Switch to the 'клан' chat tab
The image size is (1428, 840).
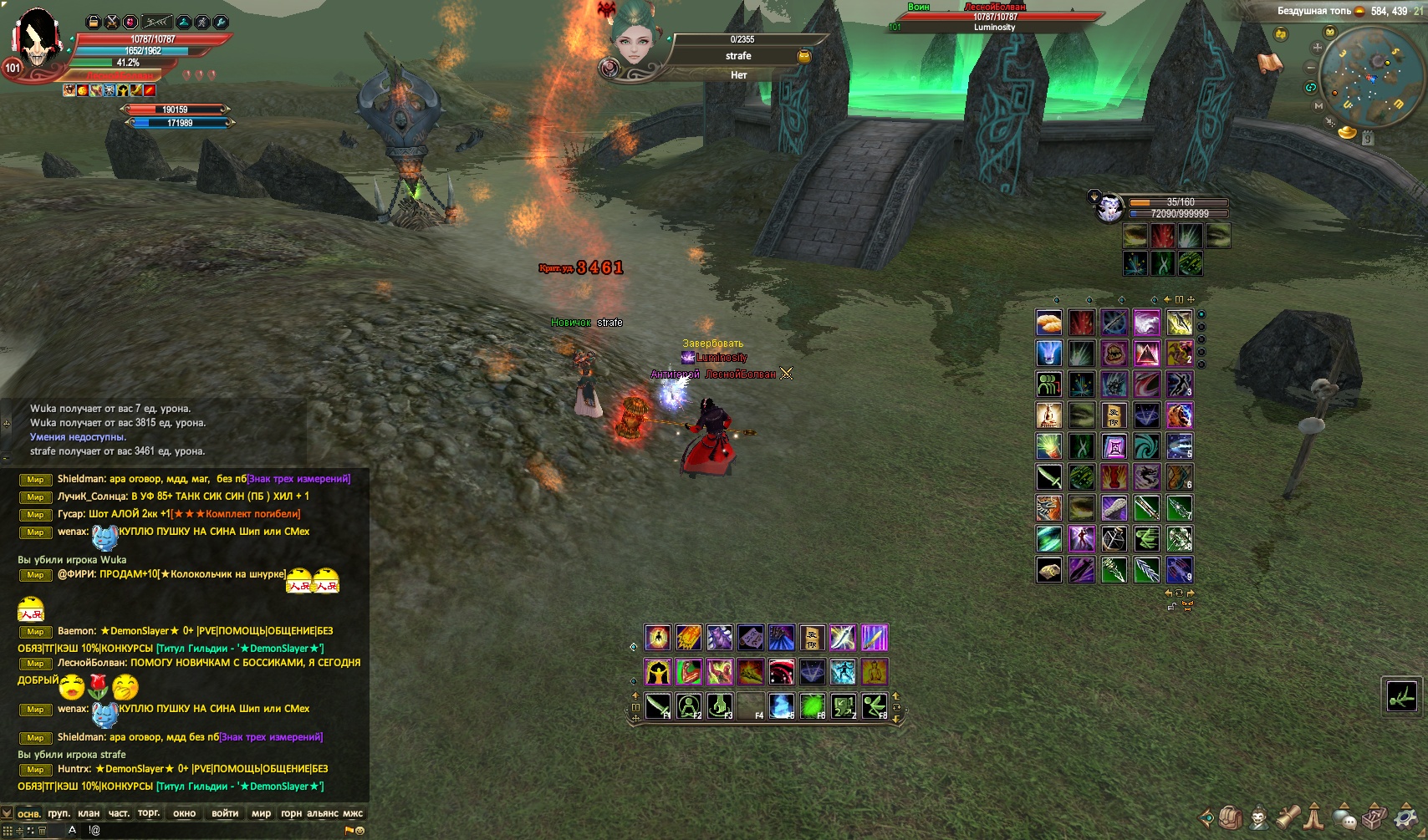pos(89,813)
